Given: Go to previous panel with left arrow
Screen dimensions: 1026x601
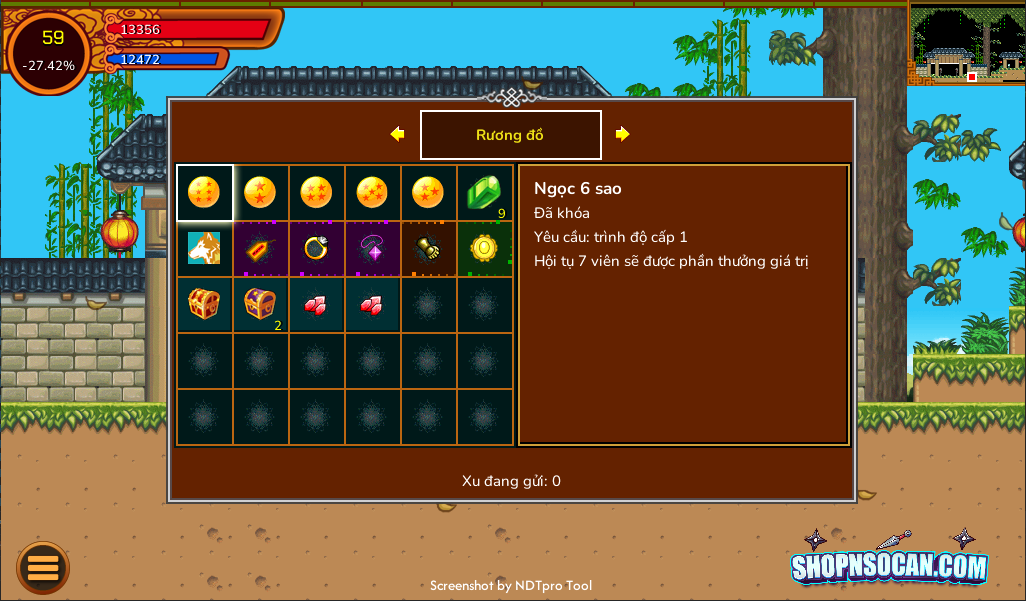Looking at the screenshot, I should pyautogui.click(x=397, y=134).
